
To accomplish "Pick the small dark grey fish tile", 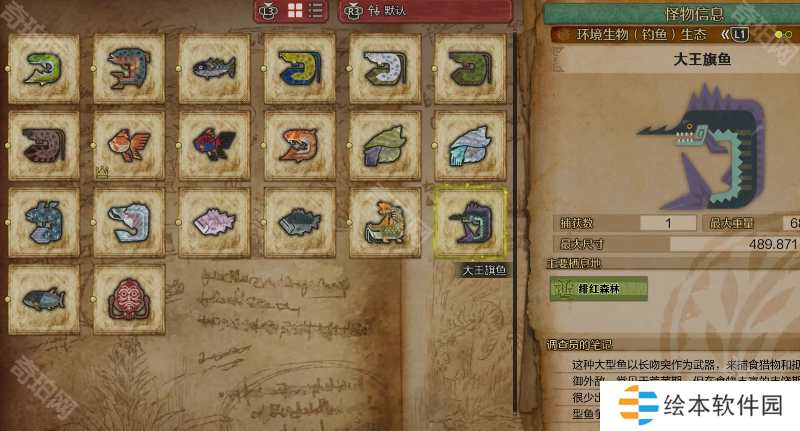I will (x=214, y=68).
